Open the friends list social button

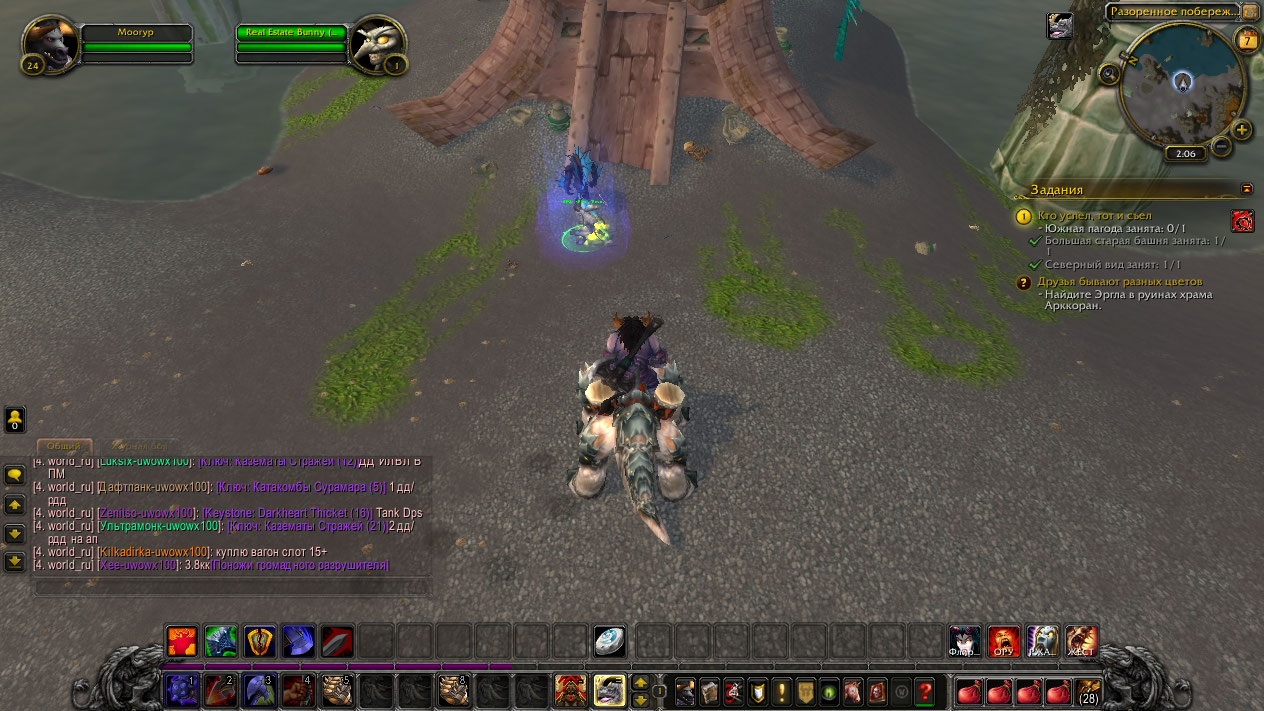pos(15,419)
